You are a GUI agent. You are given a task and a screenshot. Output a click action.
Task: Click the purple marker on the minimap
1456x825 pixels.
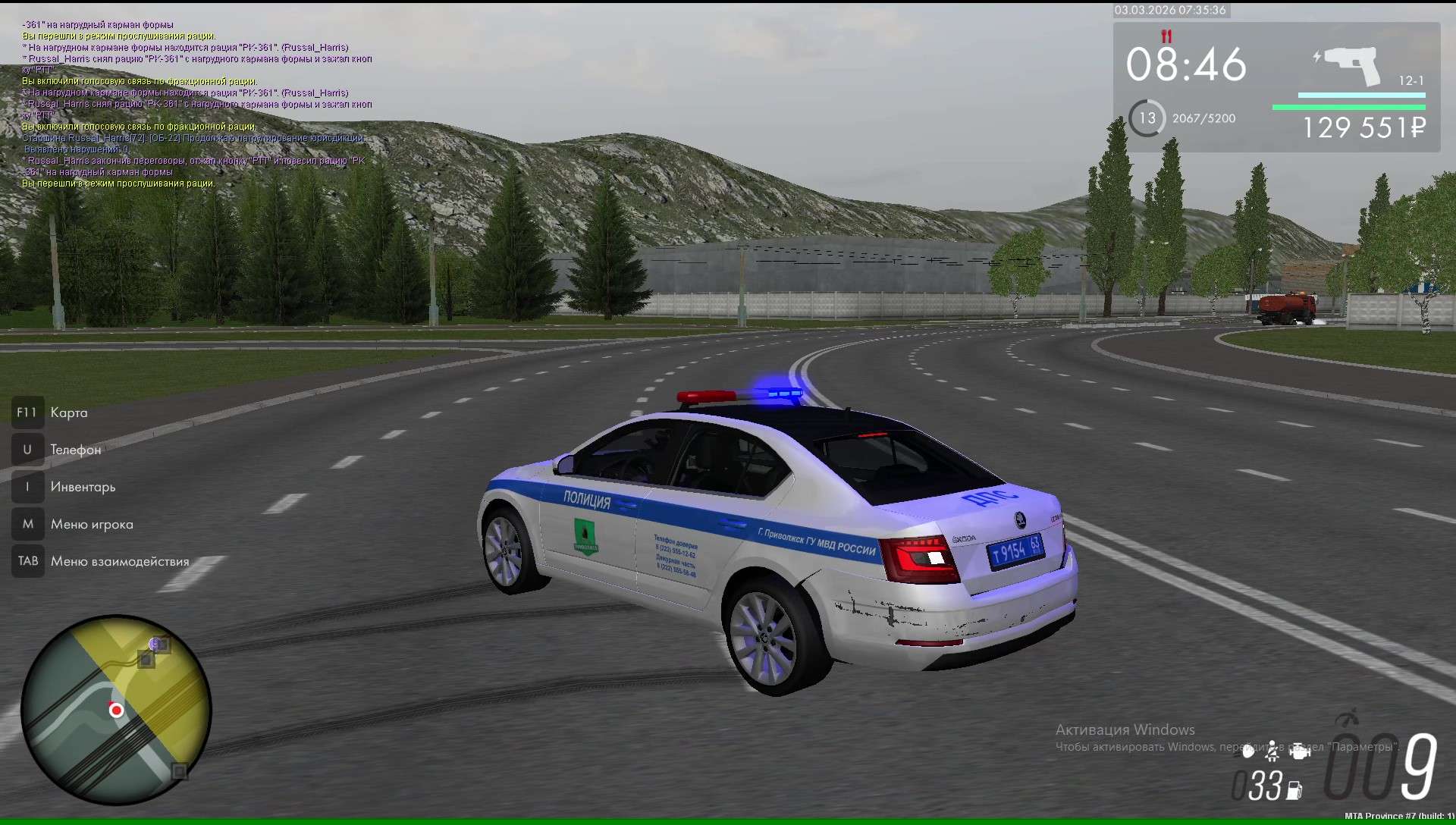(155, 644)
